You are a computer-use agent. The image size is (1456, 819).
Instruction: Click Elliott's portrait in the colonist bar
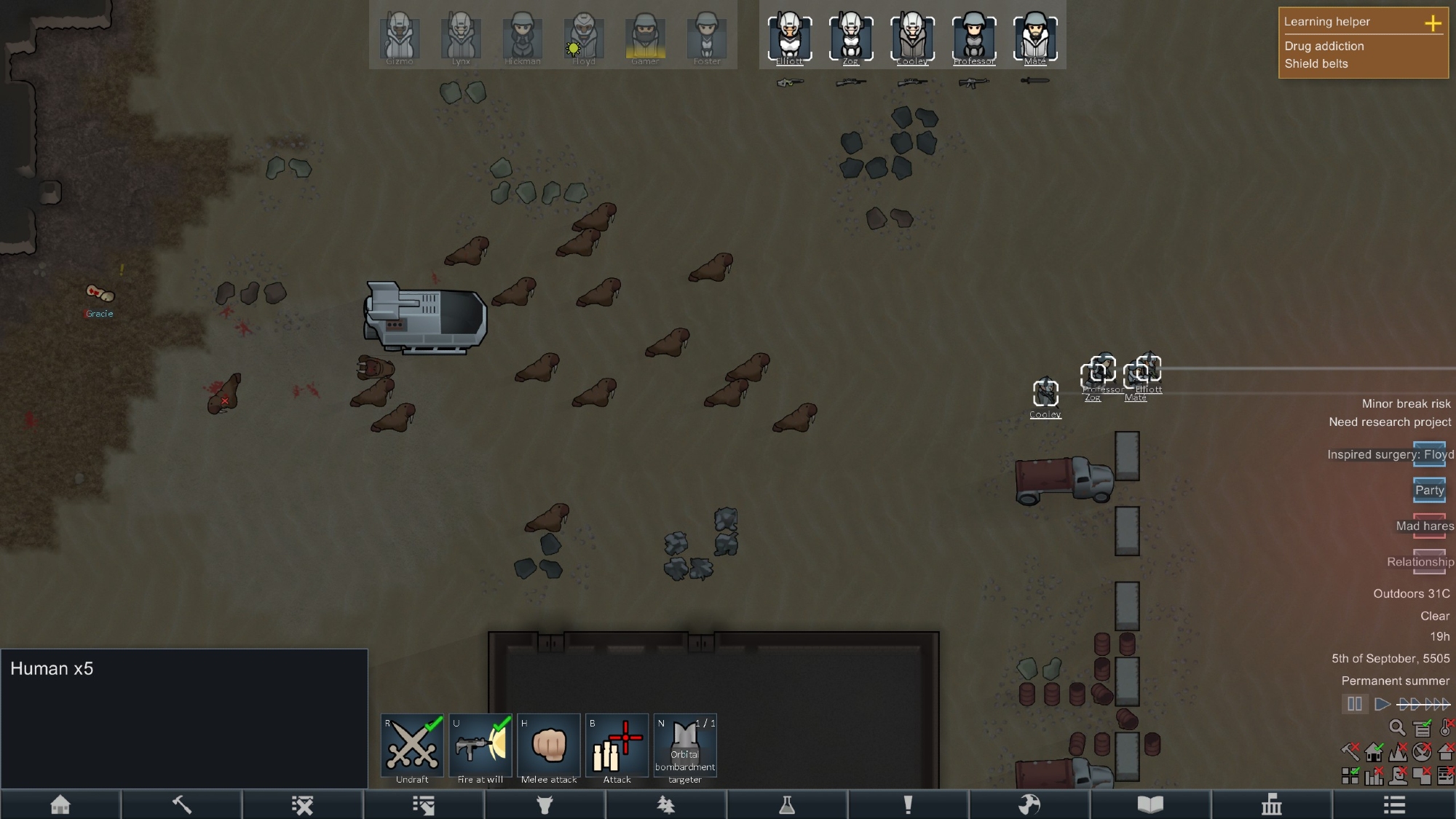[790, 36]
